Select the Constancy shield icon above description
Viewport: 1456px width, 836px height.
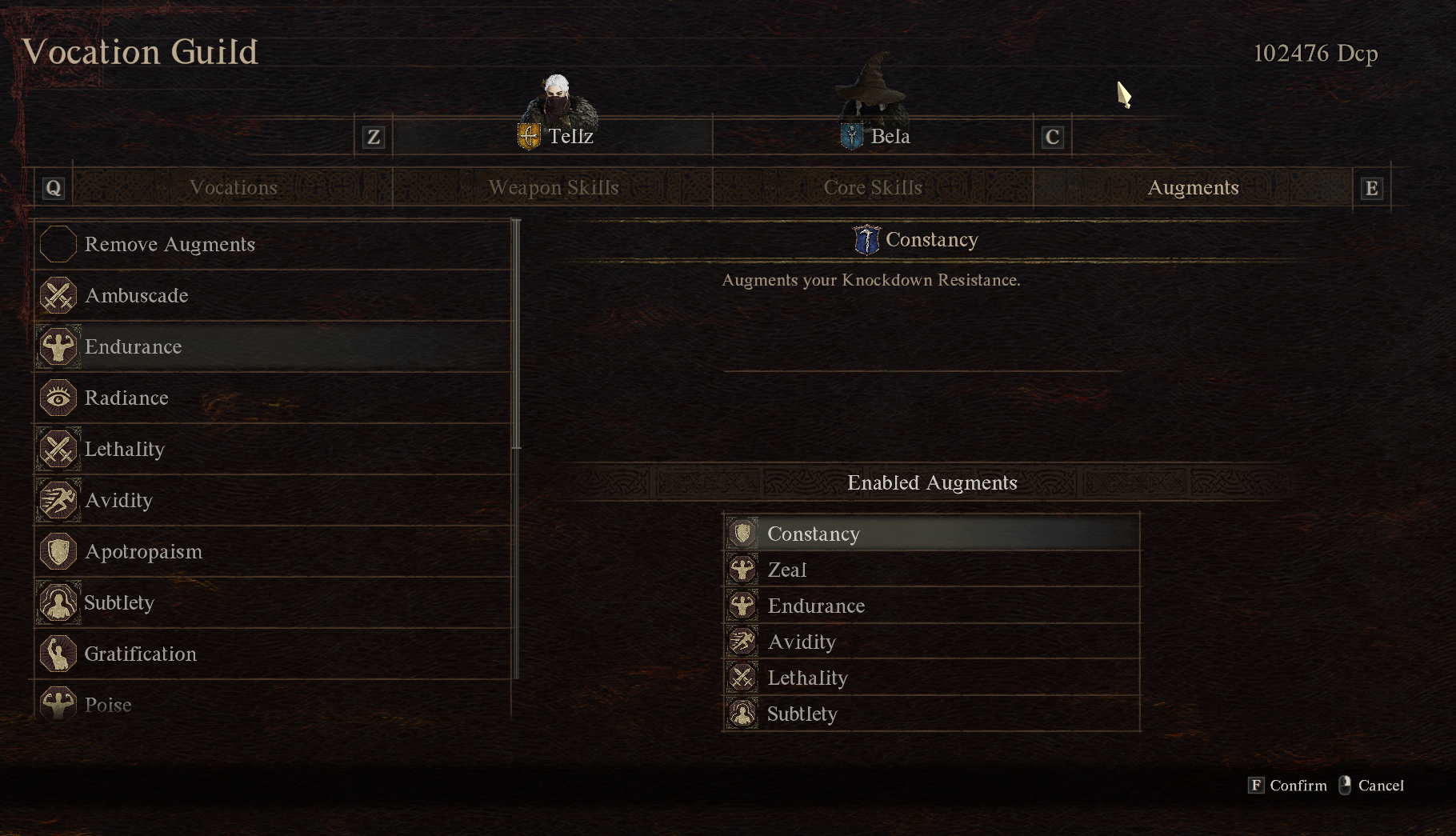tap(866, 238)
